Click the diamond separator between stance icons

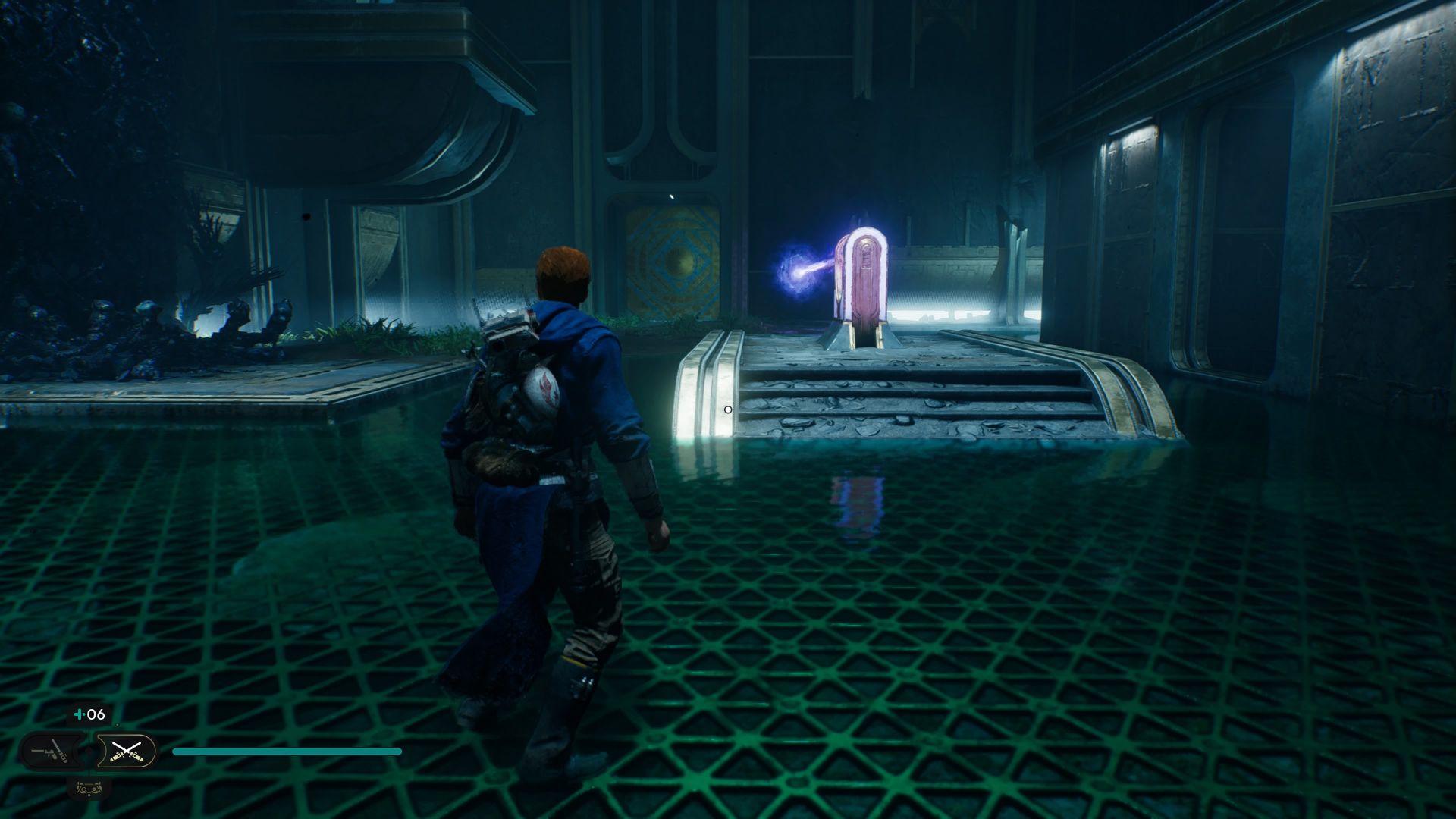pos(89,750)
